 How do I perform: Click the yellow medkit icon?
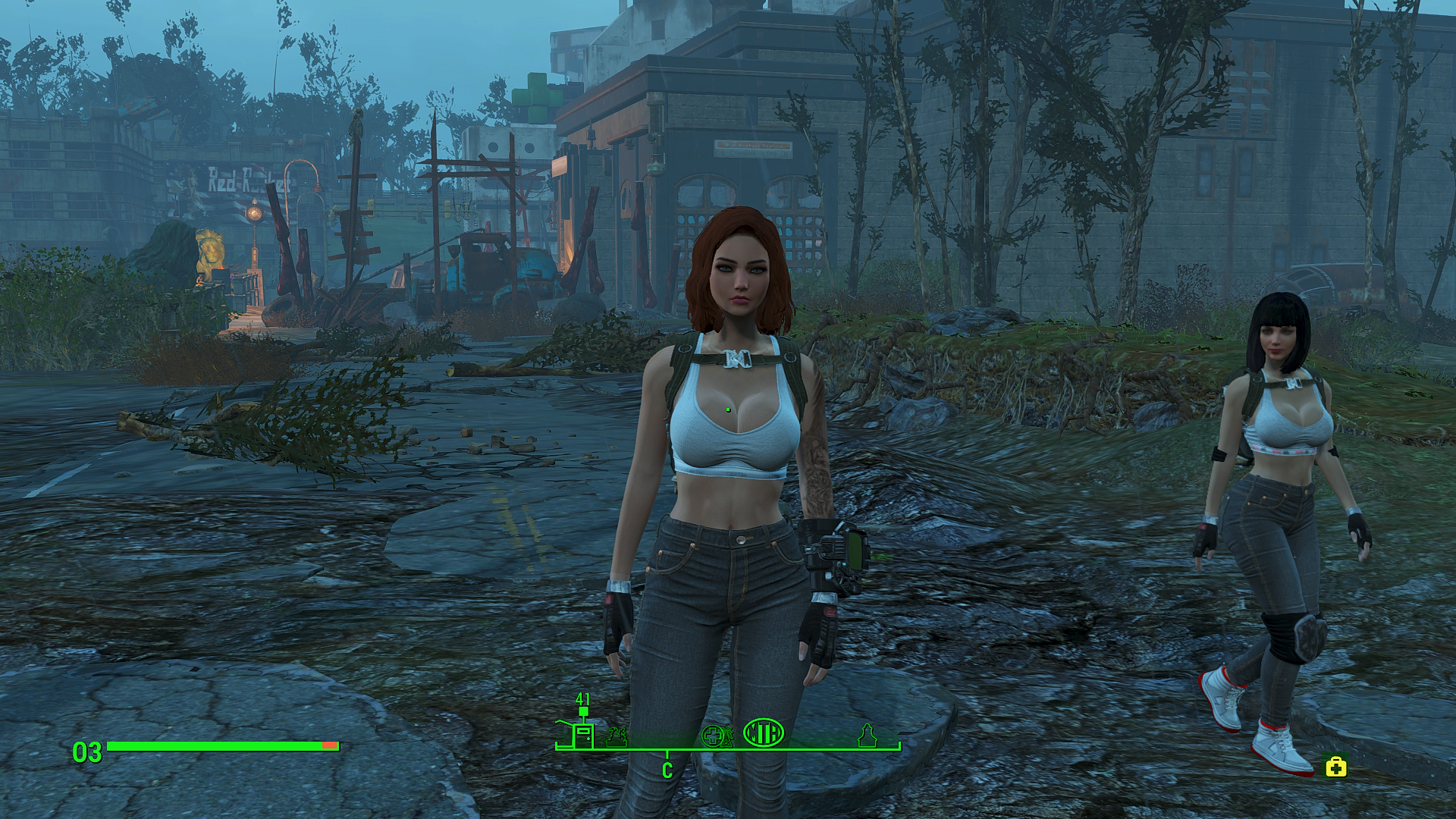click(x=1336, y=767)
